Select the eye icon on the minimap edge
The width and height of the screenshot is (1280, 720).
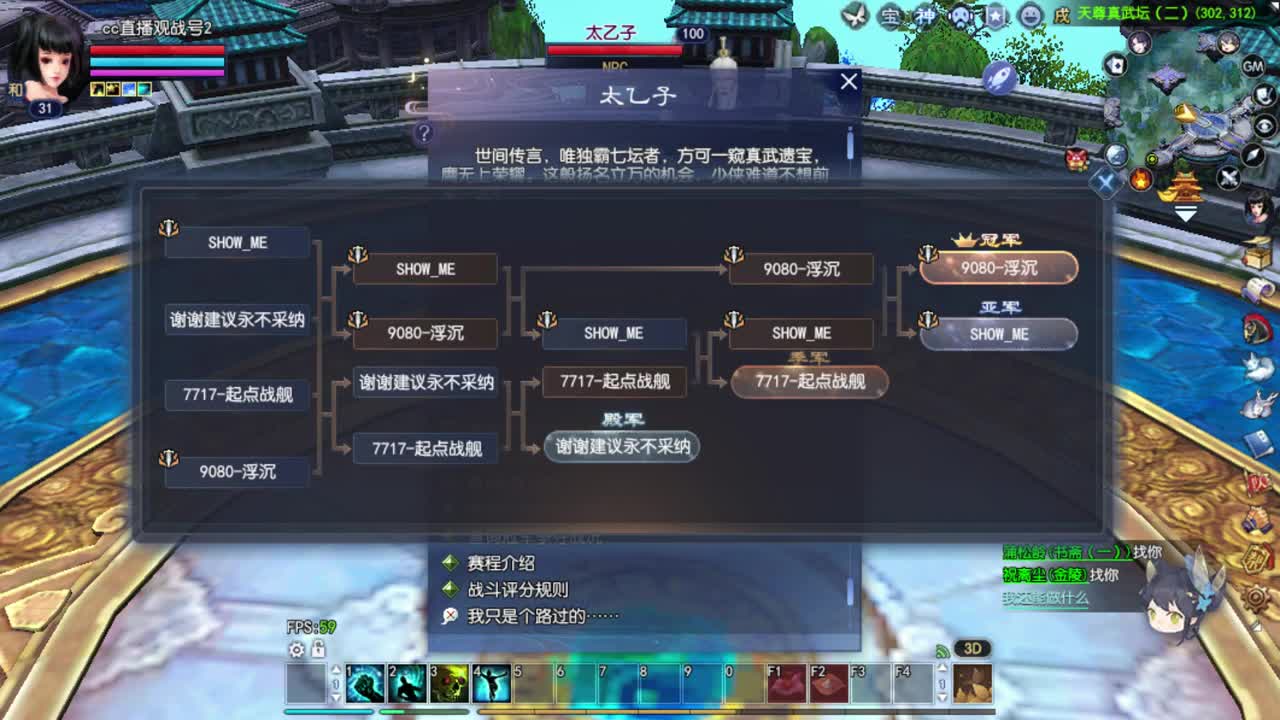click(1262, 126)
